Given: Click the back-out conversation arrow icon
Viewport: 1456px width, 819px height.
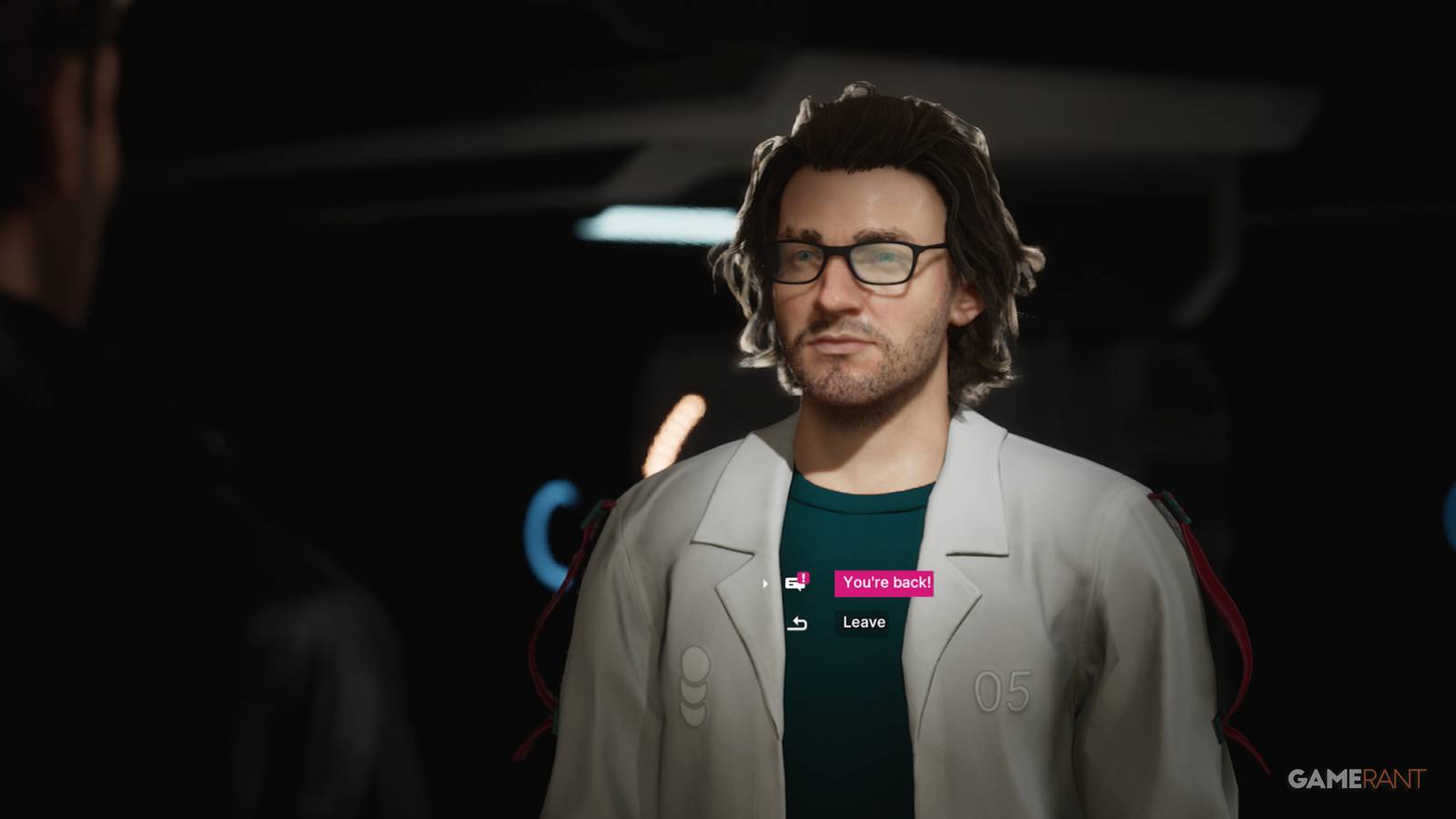Looking at the screenshot, I should [795, 622].
